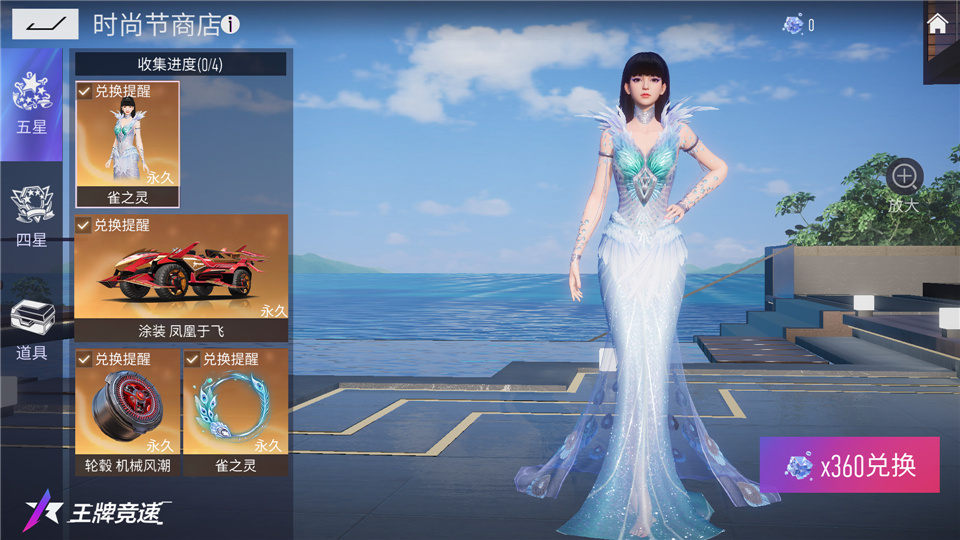960x540 pixels.
Task: Select the 雀之灵 dress outfit item
Action: (127, 147)
